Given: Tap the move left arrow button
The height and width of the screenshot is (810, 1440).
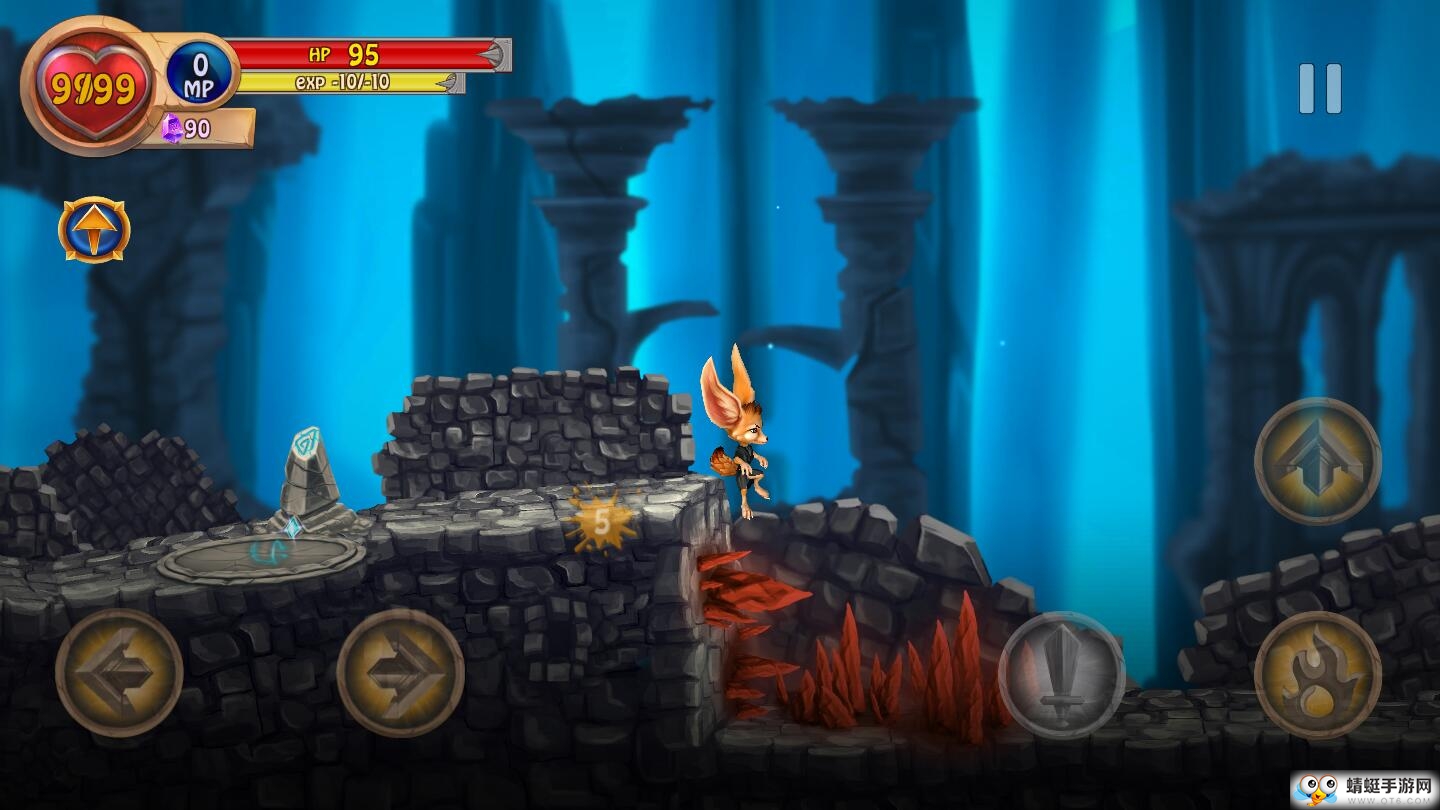Looking at the screenshot, I should (x=119, y=673).
